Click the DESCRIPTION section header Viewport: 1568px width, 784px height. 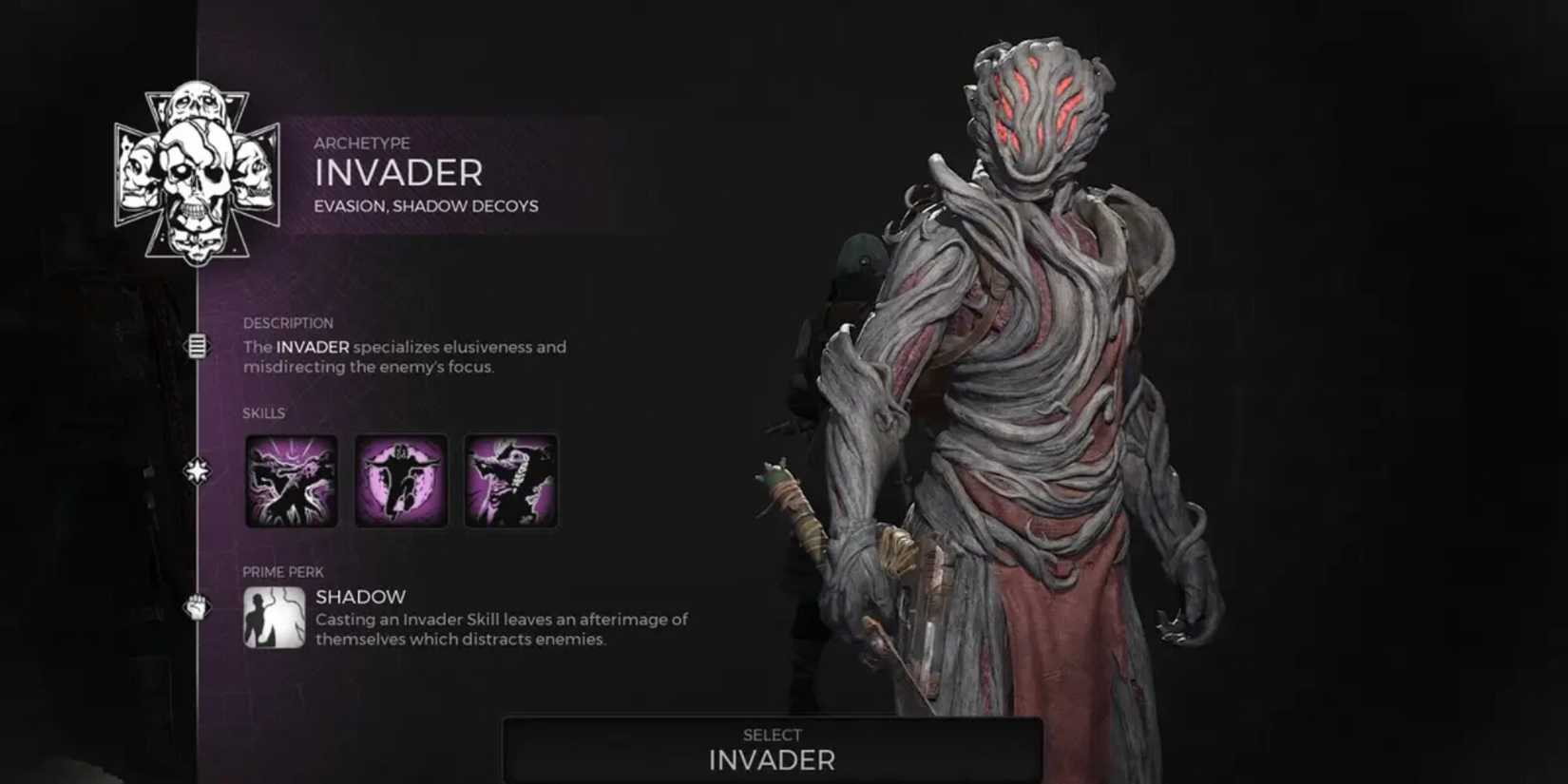(288, 322)
